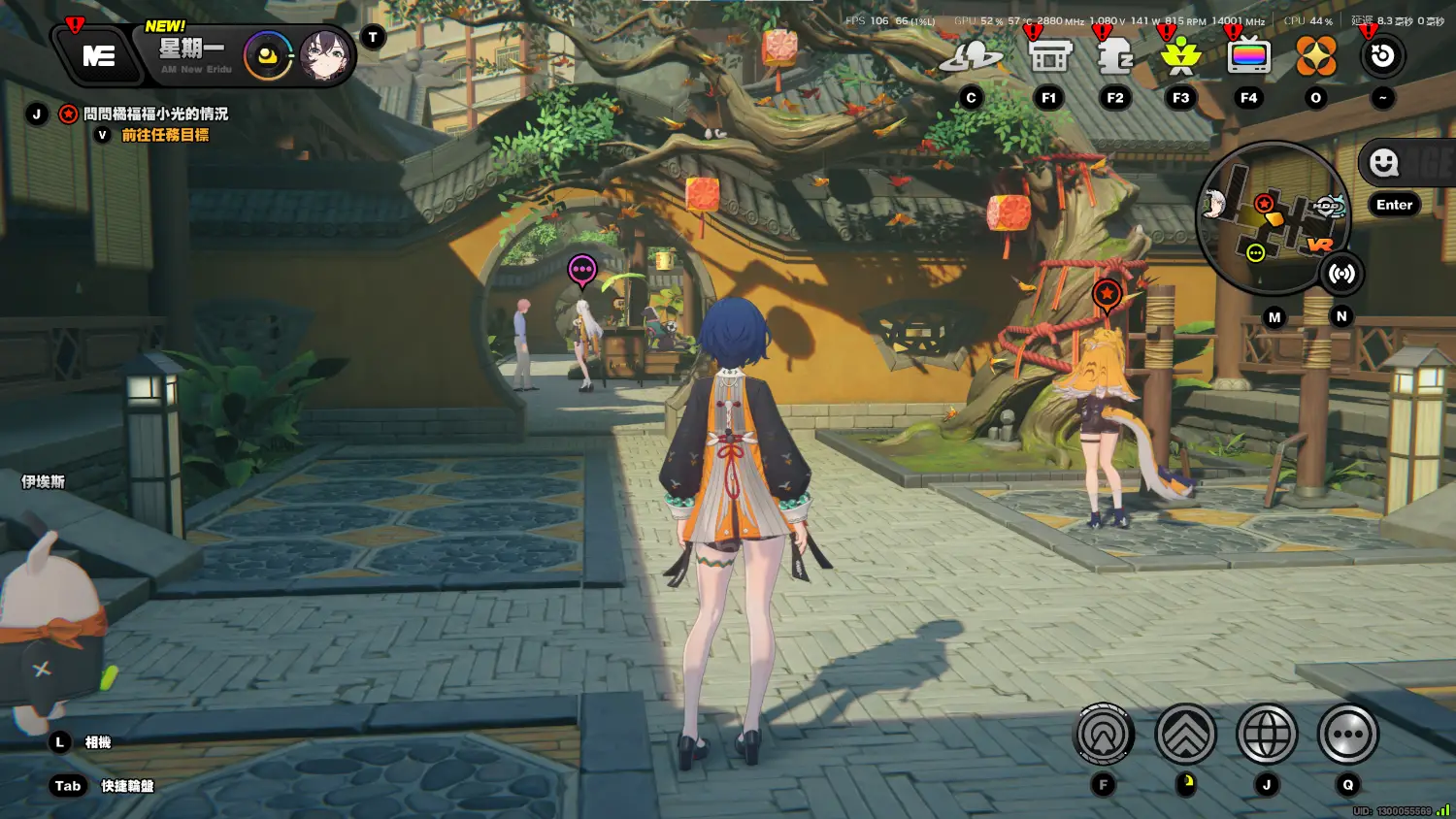Open the yellow-green winged figure icon

tap(1181, 57)
